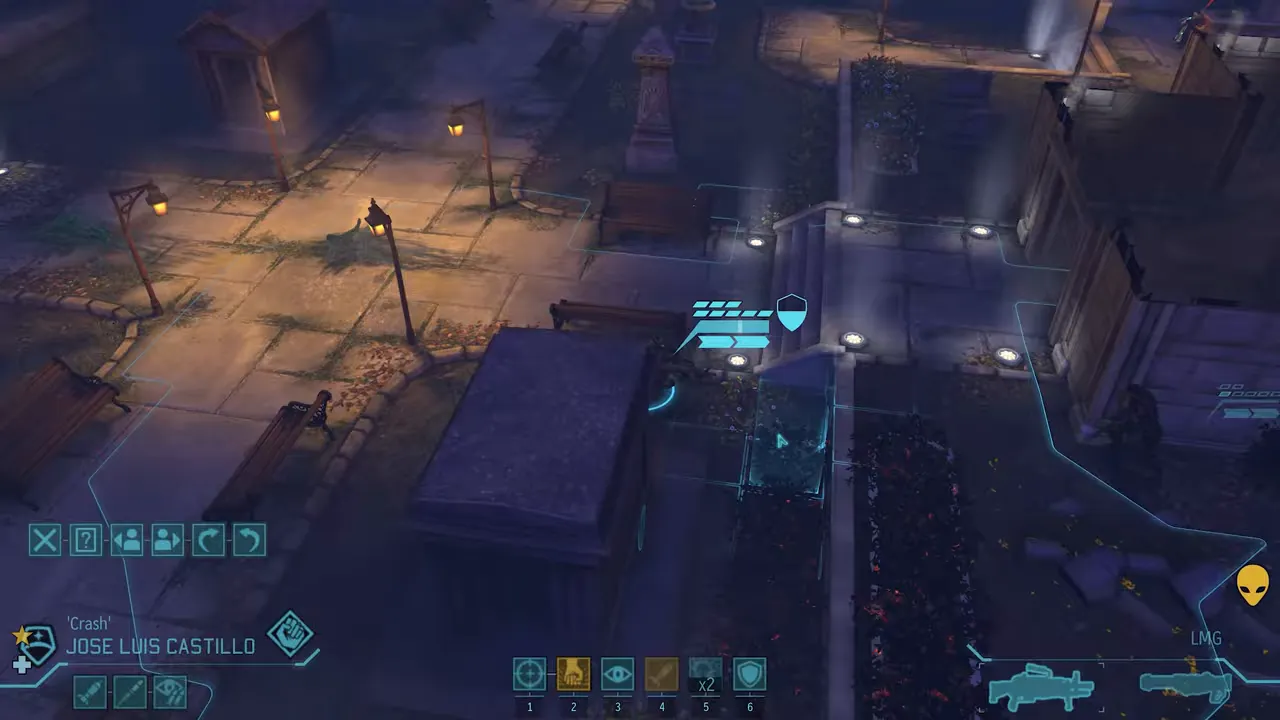The width and height of the screenshot is (1280, 720).
Task: Rotate the camera clockwise
Action: [x=207, y=540]
